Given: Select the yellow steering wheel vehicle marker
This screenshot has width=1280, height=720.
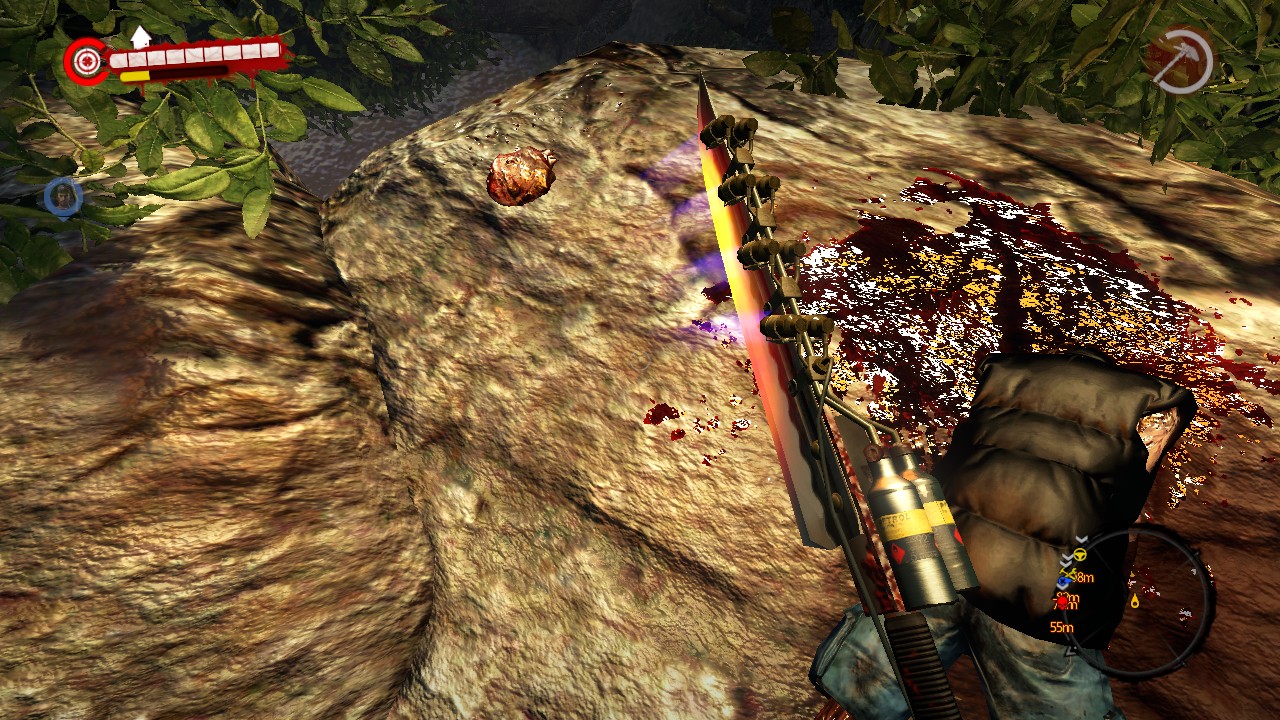Looking at the screenshot, I should [x=1078, y=554].
